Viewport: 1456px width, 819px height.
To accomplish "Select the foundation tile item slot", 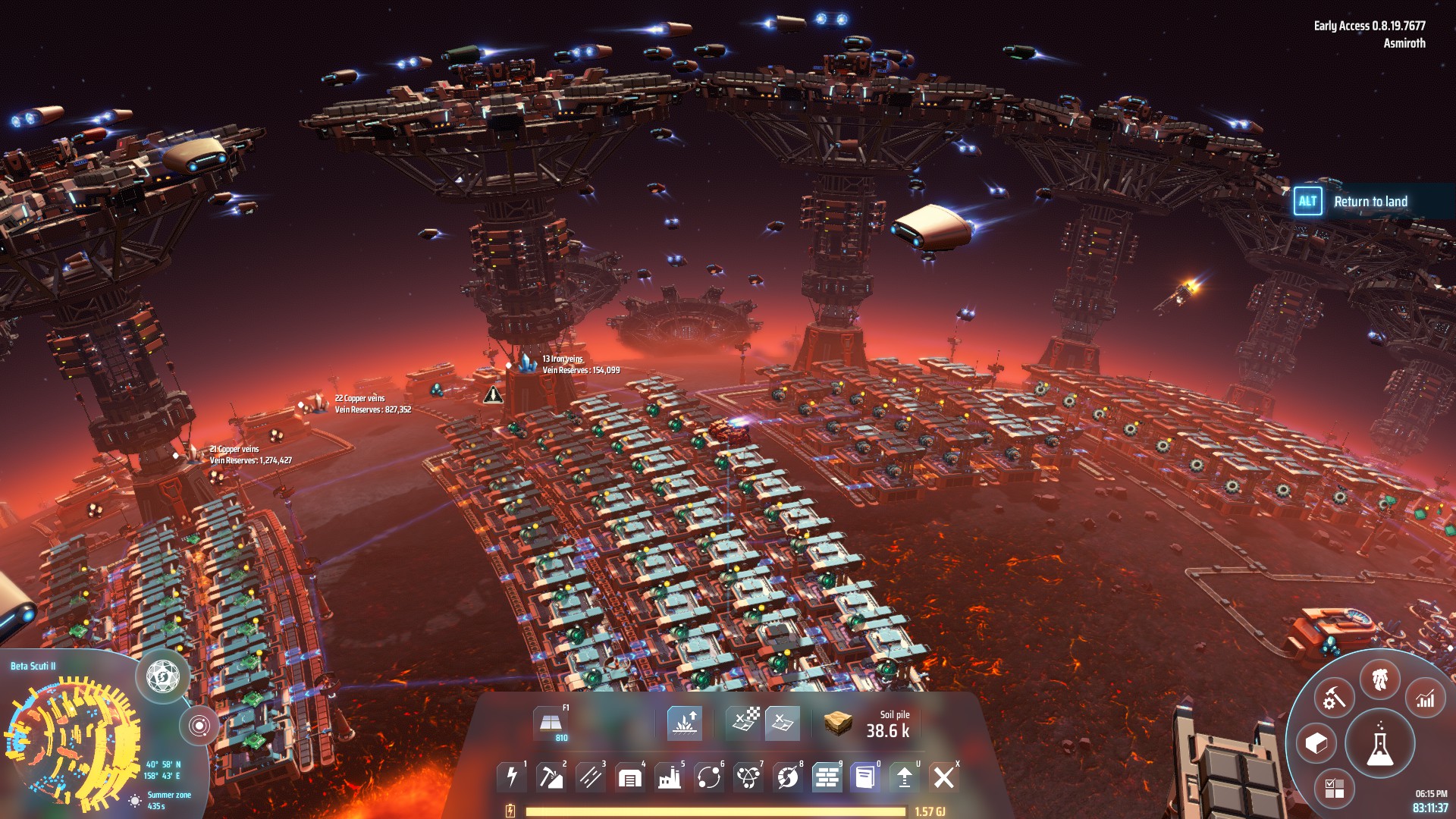I will coord(550,723).
